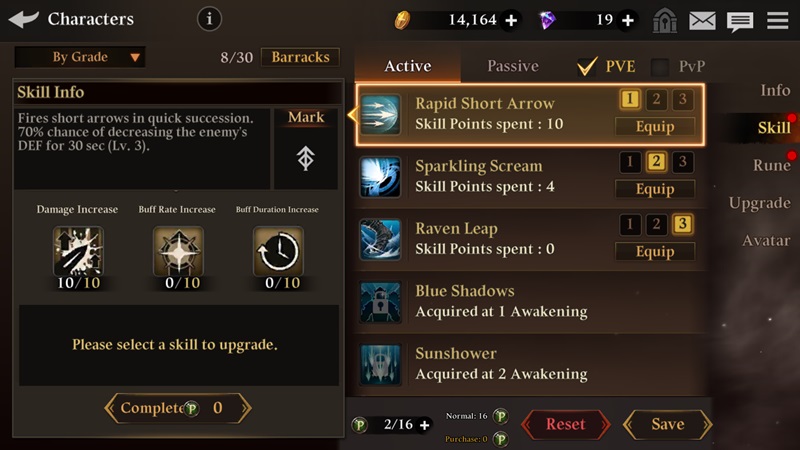The image size is (800, 450).
Task: Enable the PvP checkbox
Action: pos(660,67)
